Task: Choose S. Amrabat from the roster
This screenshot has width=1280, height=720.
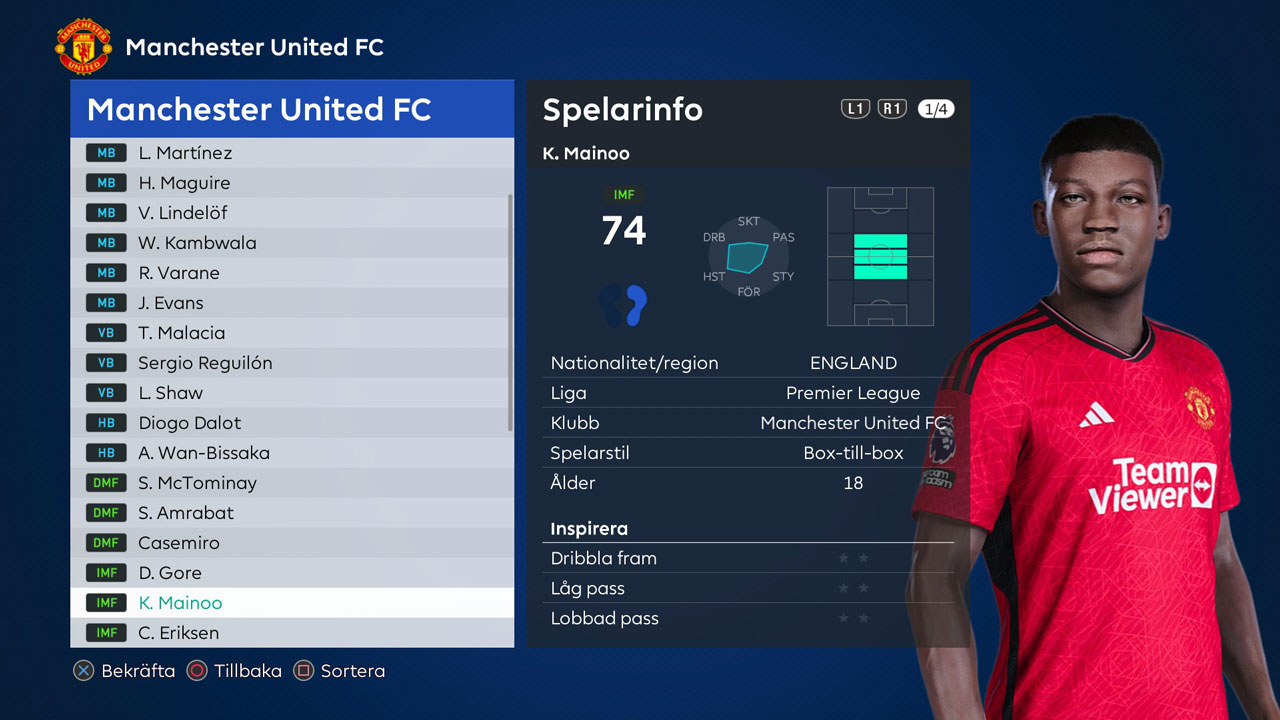Action: tap(290, 513)
